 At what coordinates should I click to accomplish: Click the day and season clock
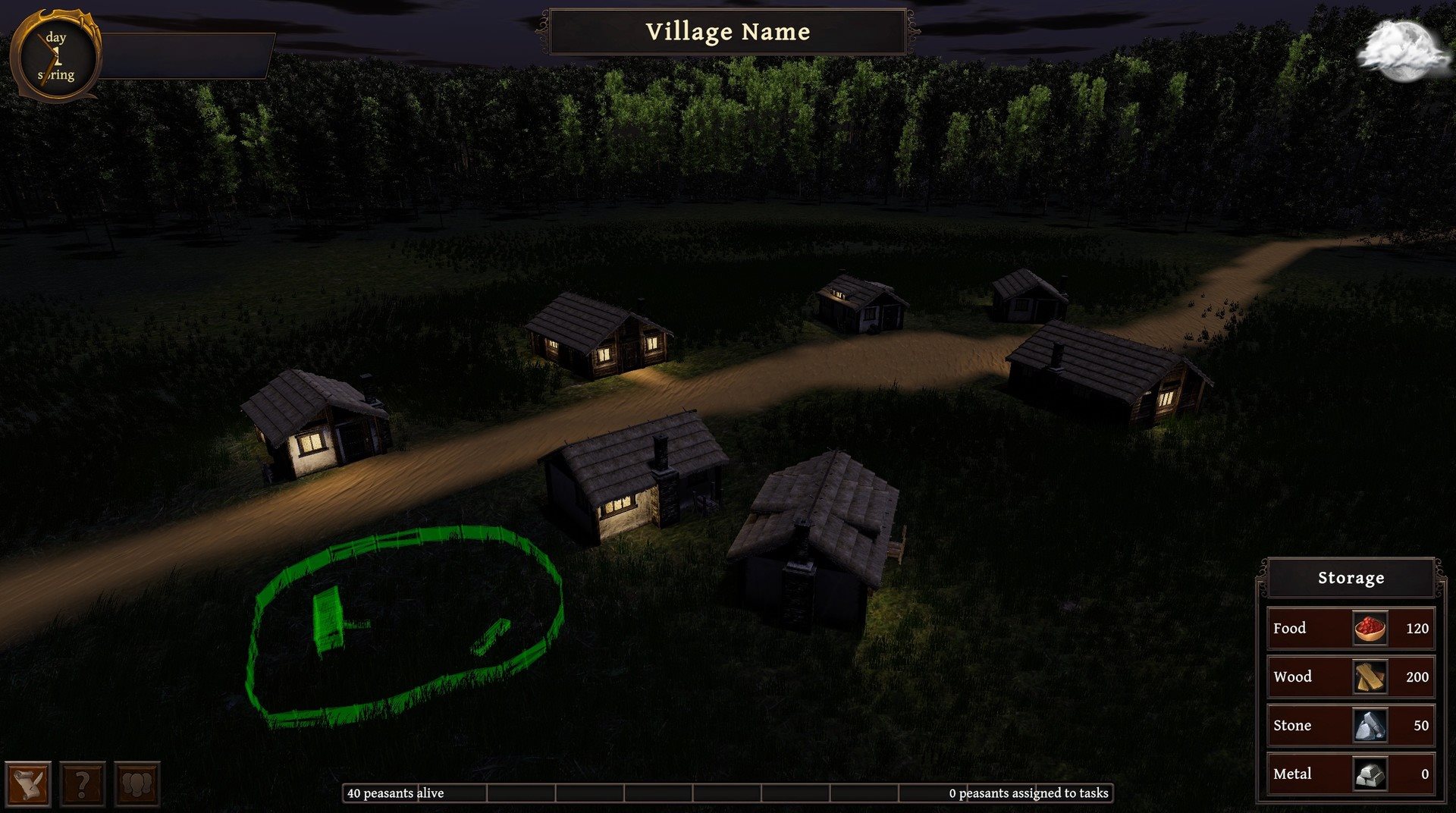point(55,56)
